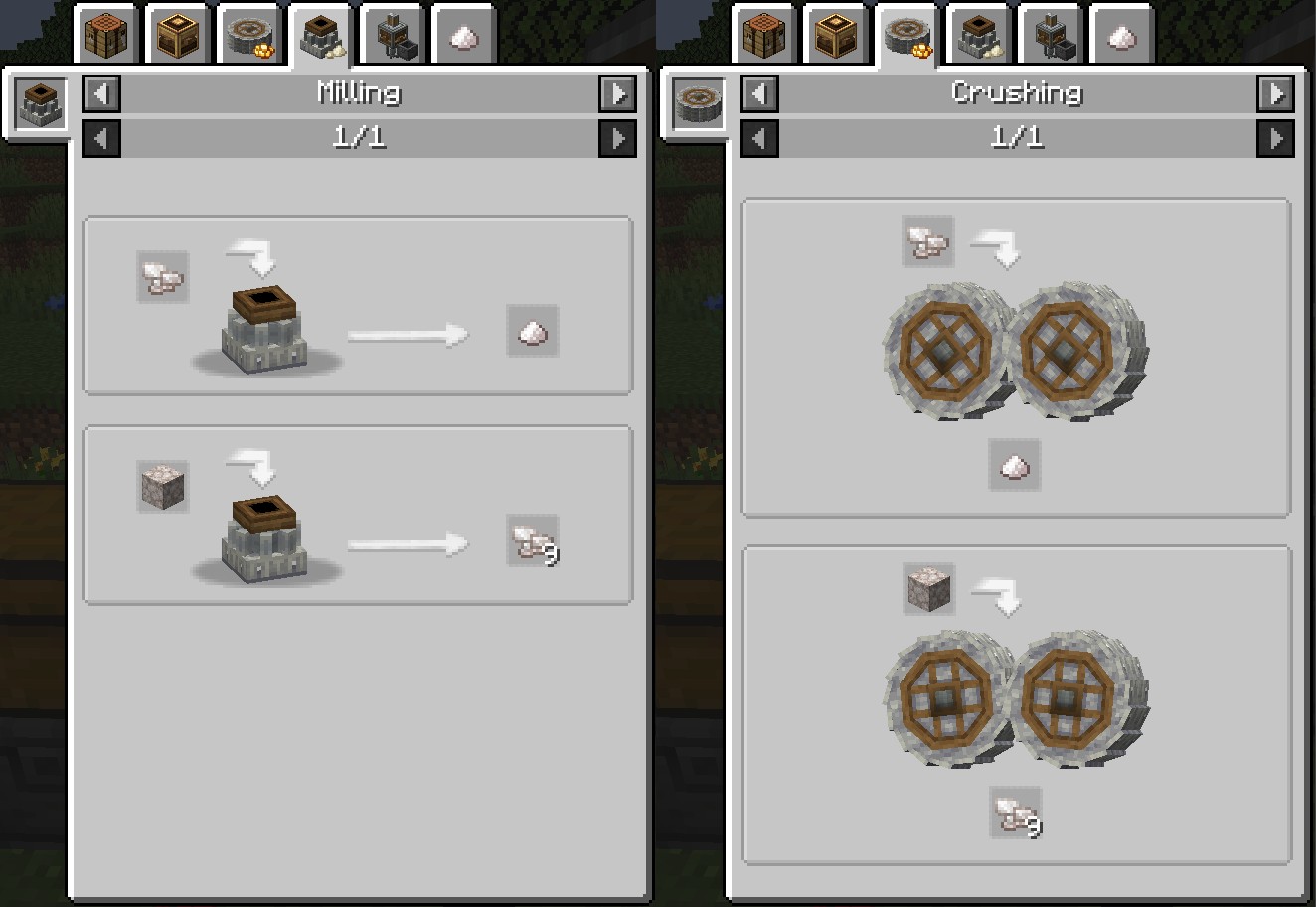Show the next page in the Milling window
Image resolution: width=1316 pixels, height=907 pixels.
[617, 138]
